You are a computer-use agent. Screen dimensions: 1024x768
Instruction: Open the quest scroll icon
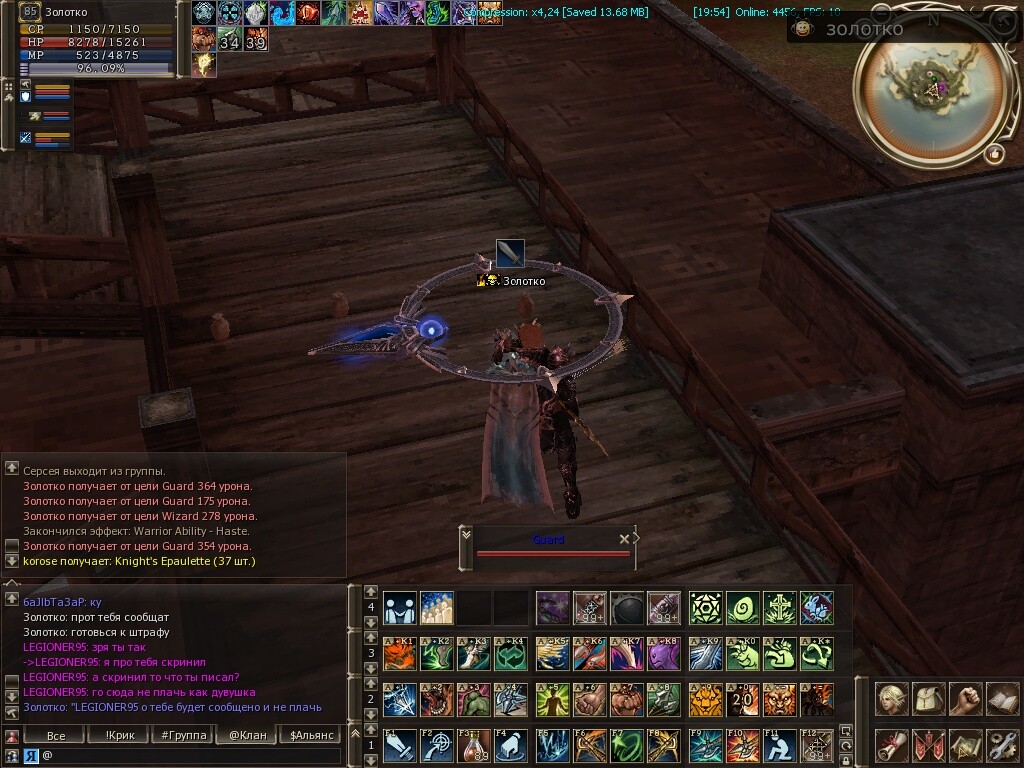click(x=891, y=745)
